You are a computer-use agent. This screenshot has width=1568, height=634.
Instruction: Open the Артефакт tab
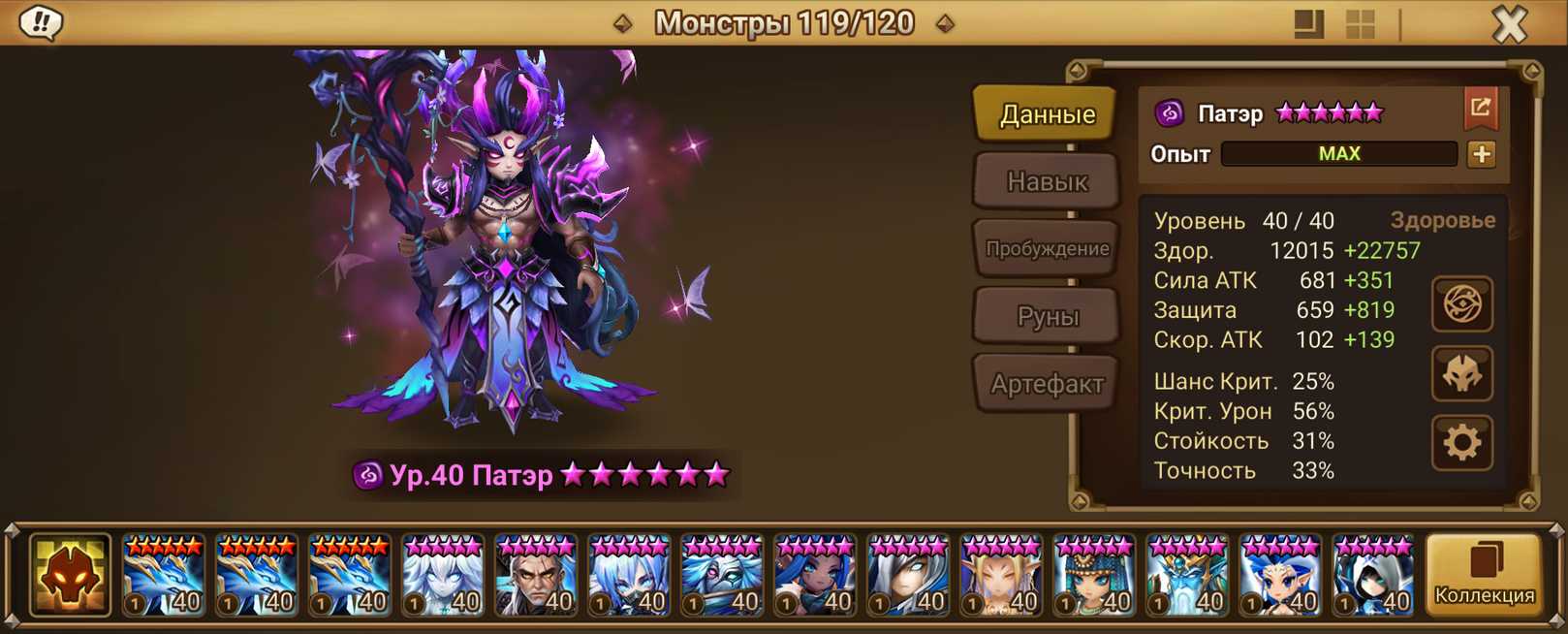pos(1047,384)
